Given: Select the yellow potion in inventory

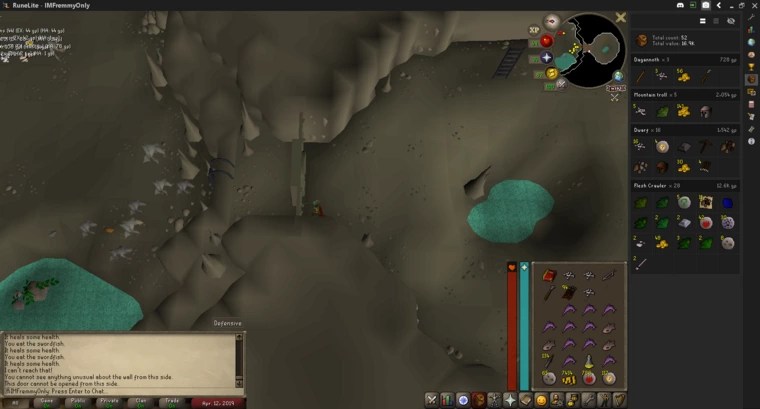Looking at the screenshot, I should pos(589,361).
